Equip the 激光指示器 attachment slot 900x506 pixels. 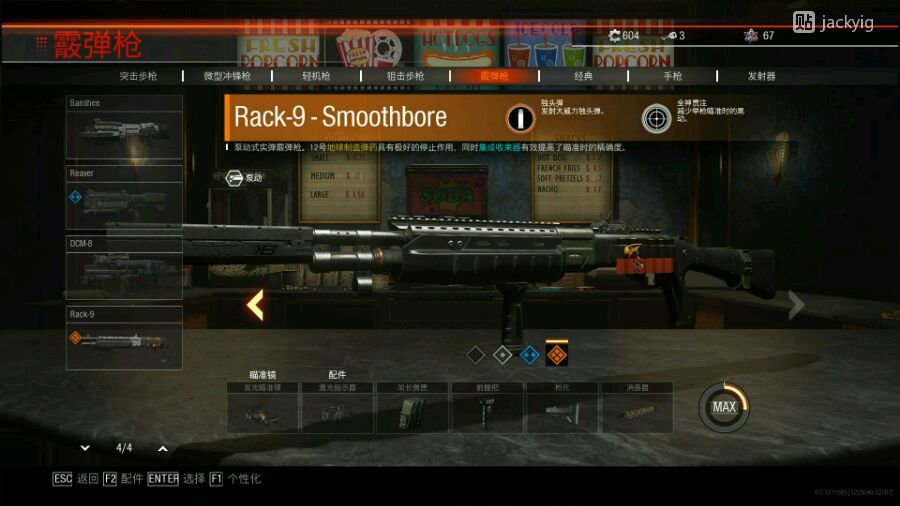(x=338, y=408)
